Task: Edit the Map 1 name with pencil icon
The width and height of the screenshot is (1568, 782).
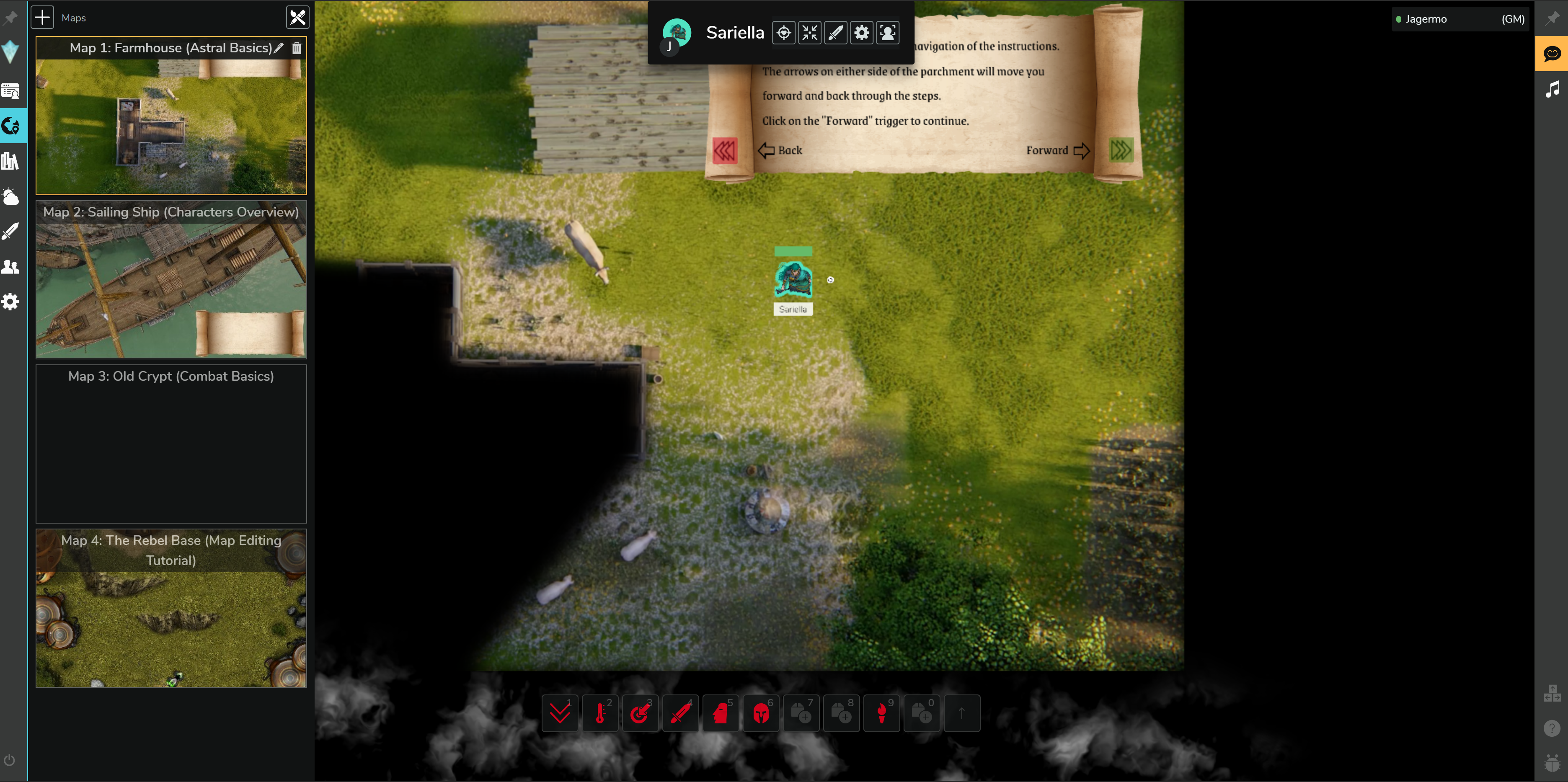Action: pos(279,48)
